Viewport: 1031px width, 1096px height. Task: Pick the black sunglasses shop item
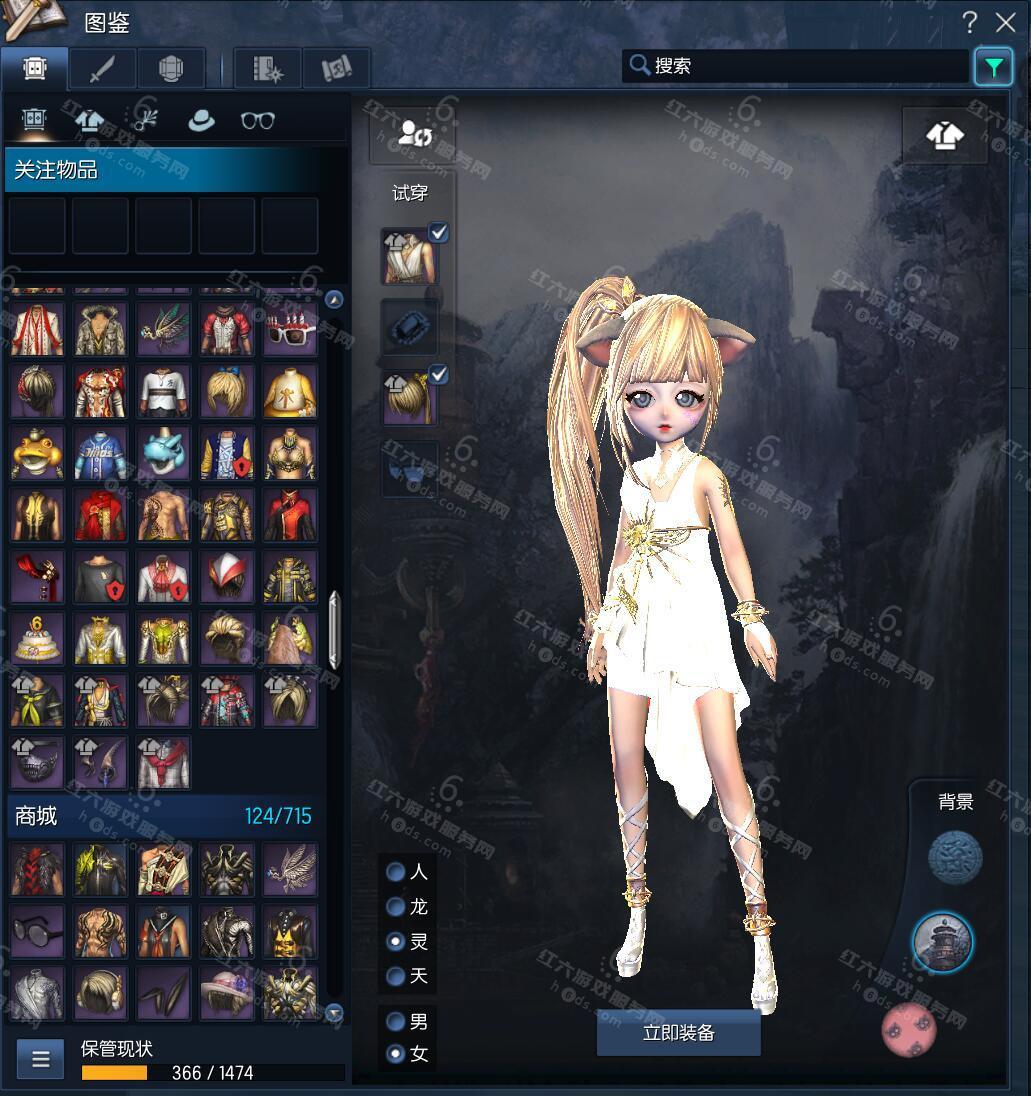(x=37, y=932)
